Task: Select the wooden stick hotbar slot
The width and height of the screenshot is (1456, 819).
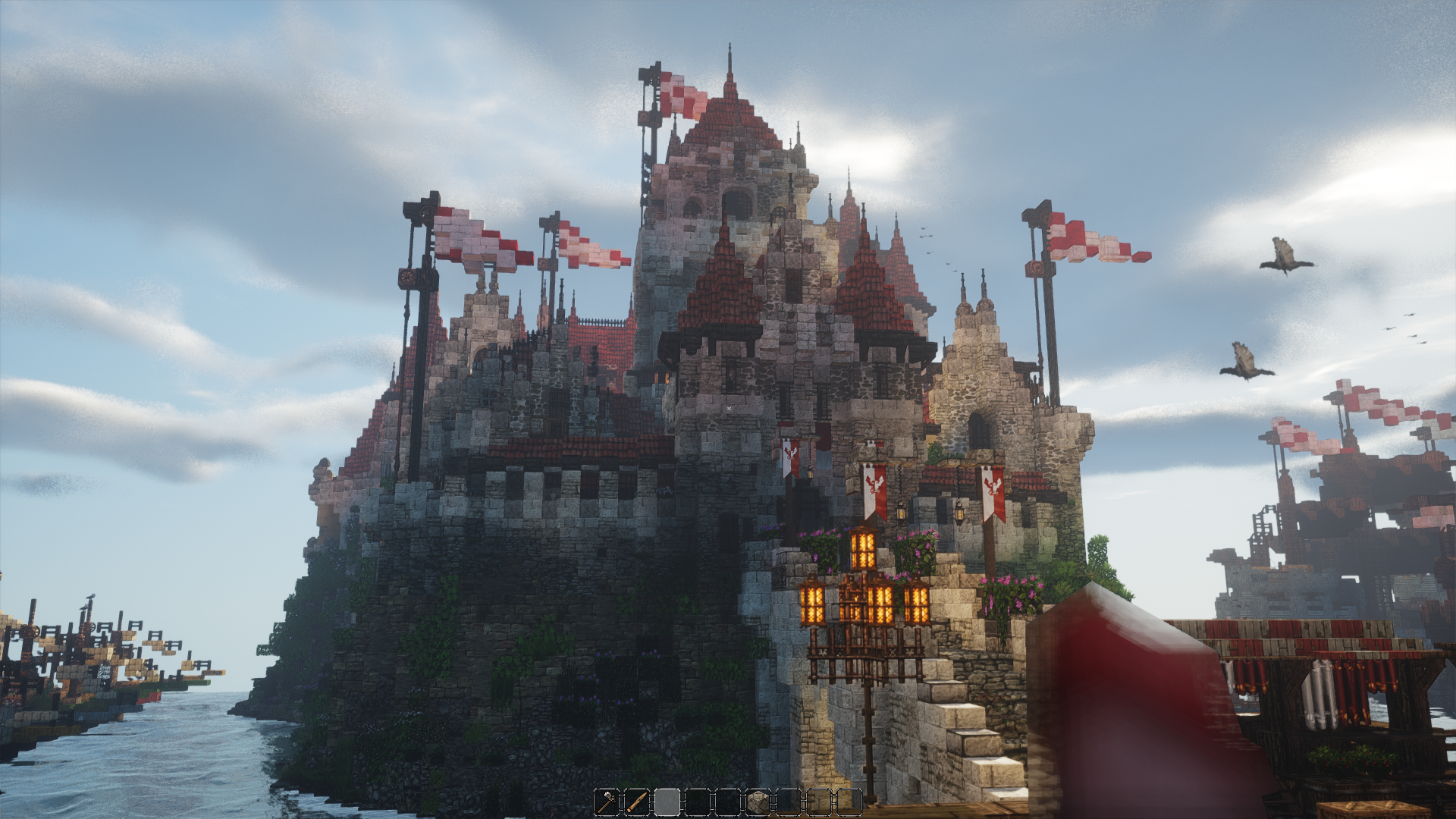Action: (x=637, y=802)
